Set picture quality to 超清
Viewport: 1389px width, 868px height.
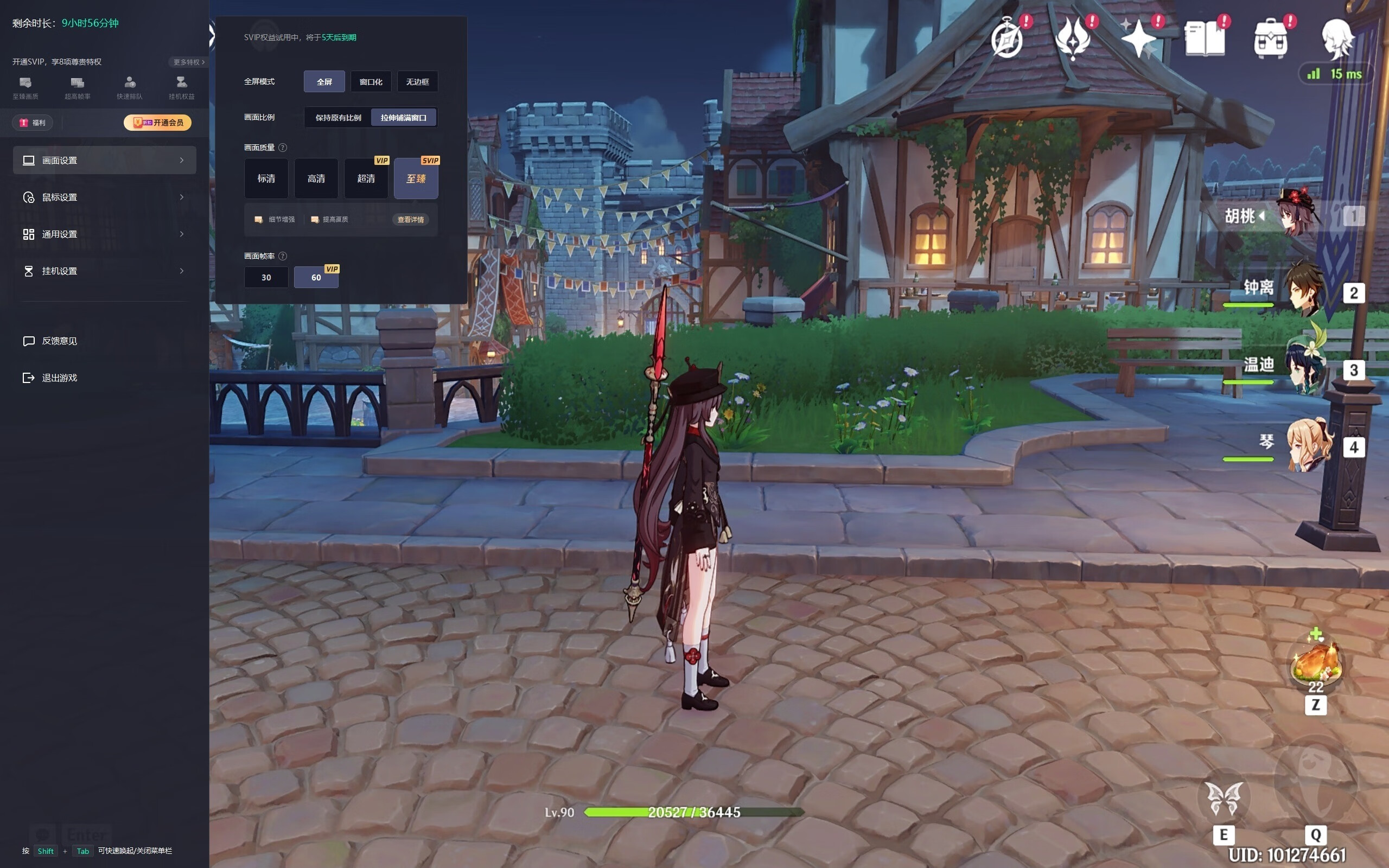coord(366,178)
